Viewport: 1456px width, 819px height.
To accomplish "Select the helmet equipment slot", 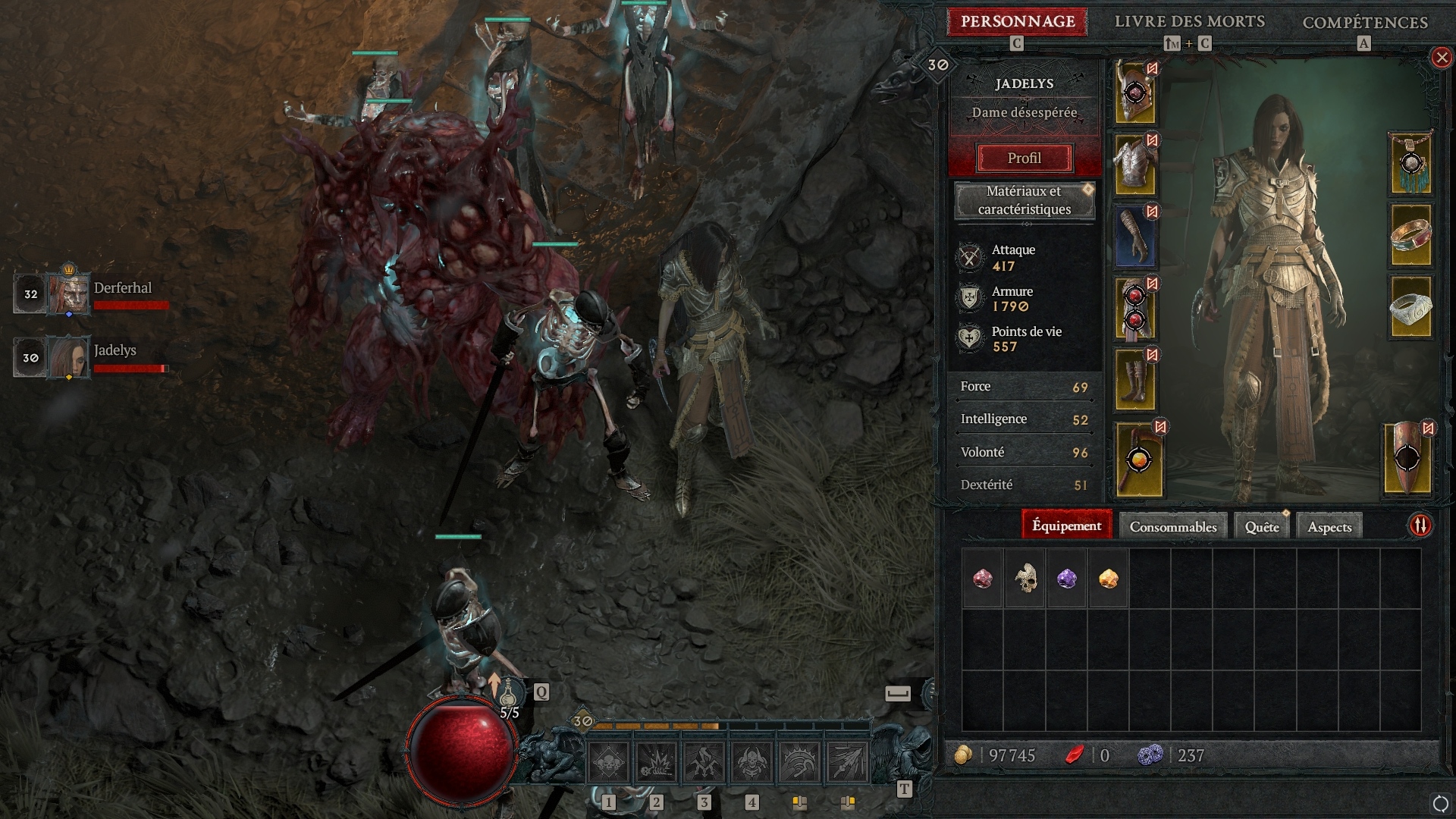I will [x=1135, y=94].
